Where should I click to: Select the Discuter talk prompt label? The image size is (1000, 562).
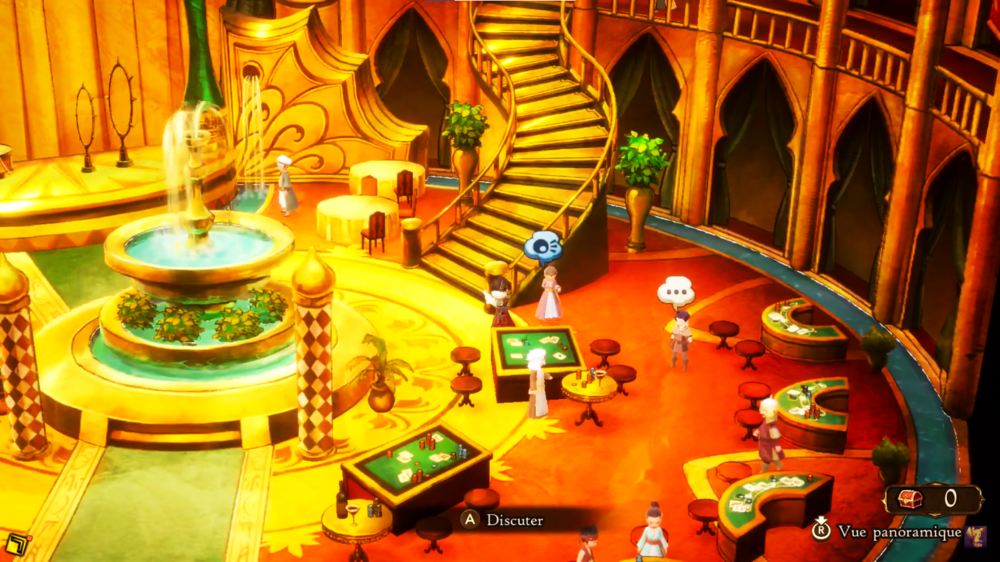[514, 520]
